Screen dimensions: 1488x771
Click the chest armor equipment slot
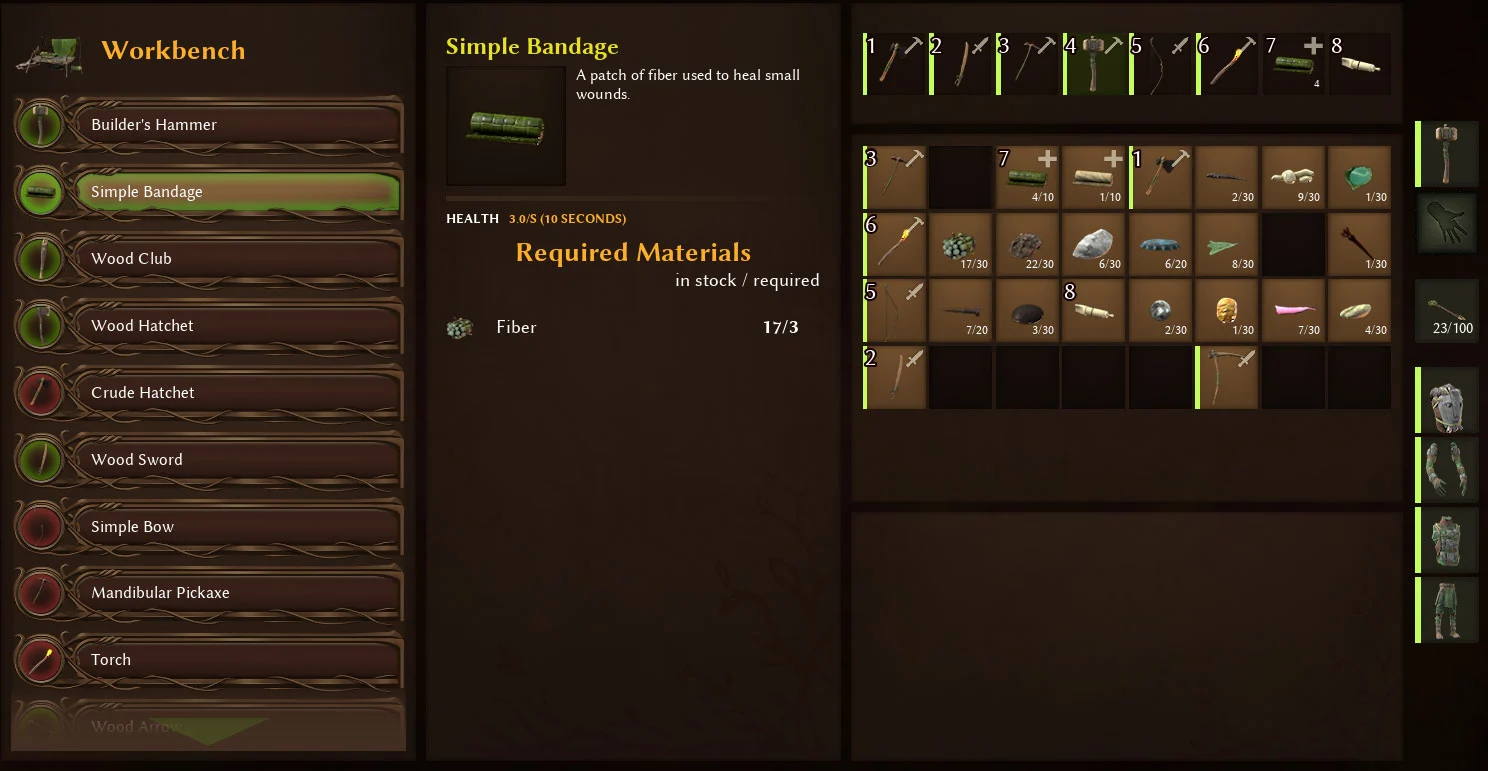pos(1447,540)
